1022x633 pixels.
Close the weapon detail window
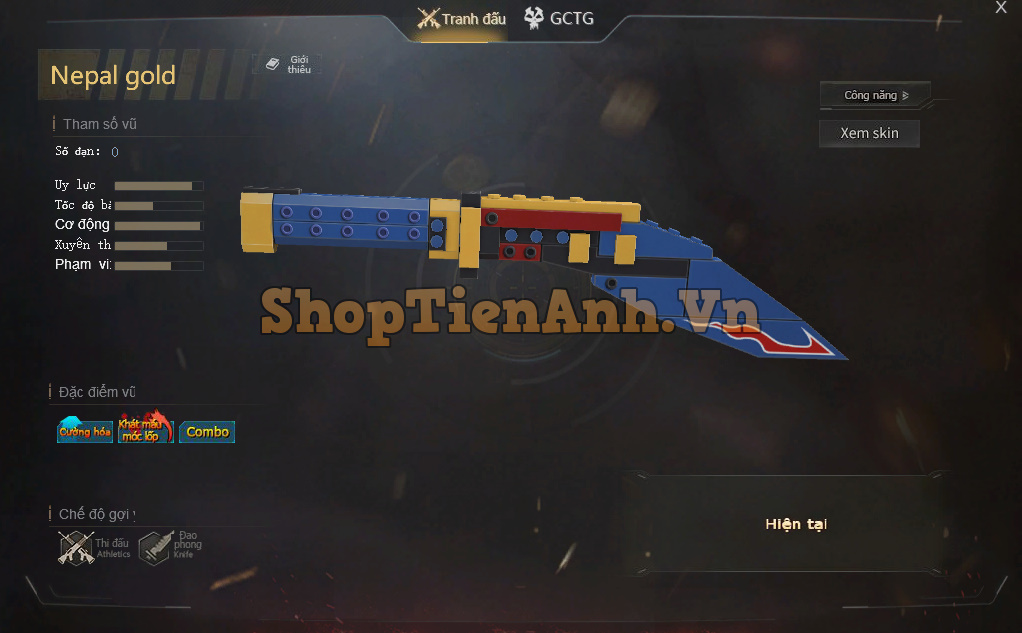point(1001,8)
